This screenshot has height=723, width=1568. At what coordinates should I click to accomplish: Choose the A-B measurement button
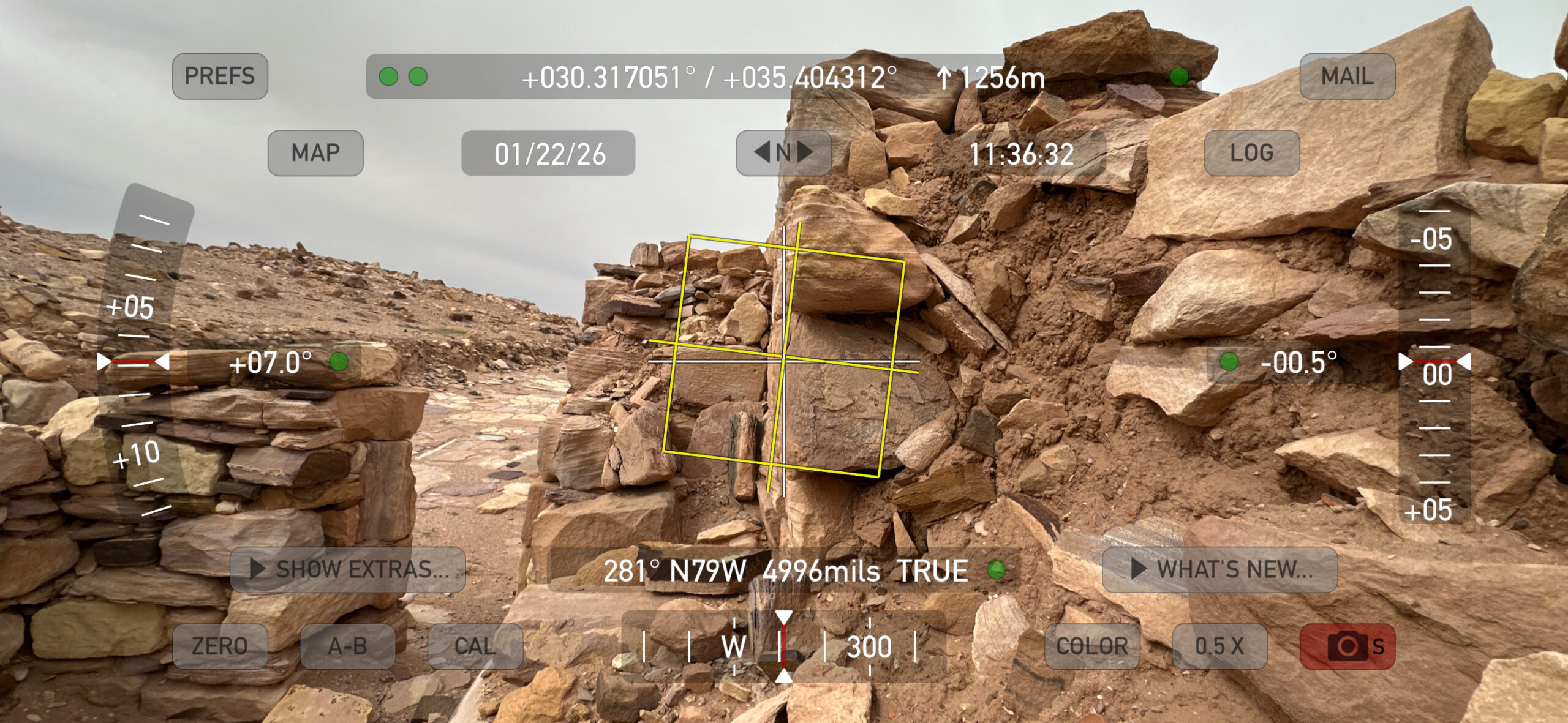tap(347, 646)
